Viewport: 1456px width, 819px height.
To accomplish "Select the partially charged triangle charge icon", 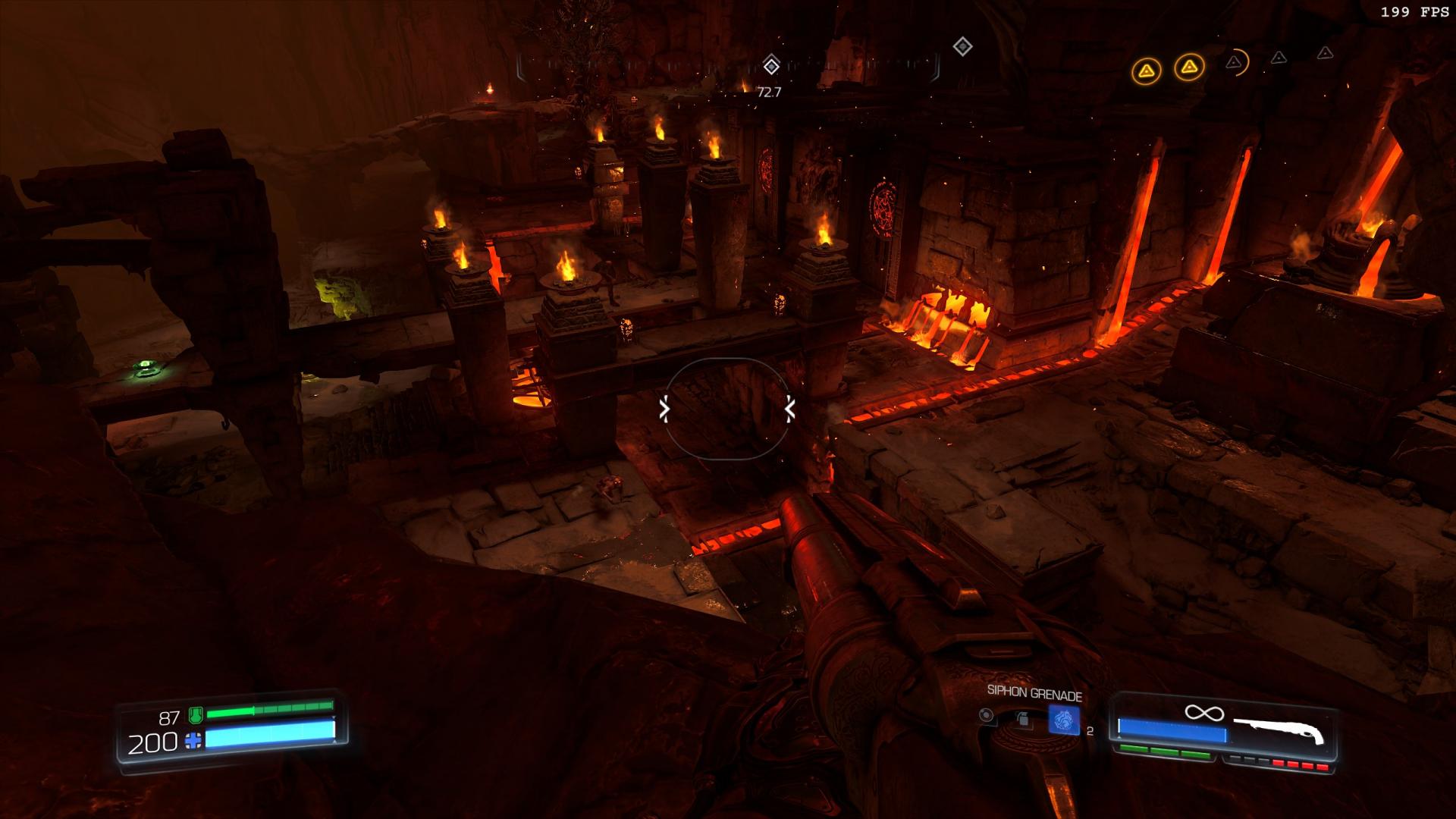I will pos(1235,62).
